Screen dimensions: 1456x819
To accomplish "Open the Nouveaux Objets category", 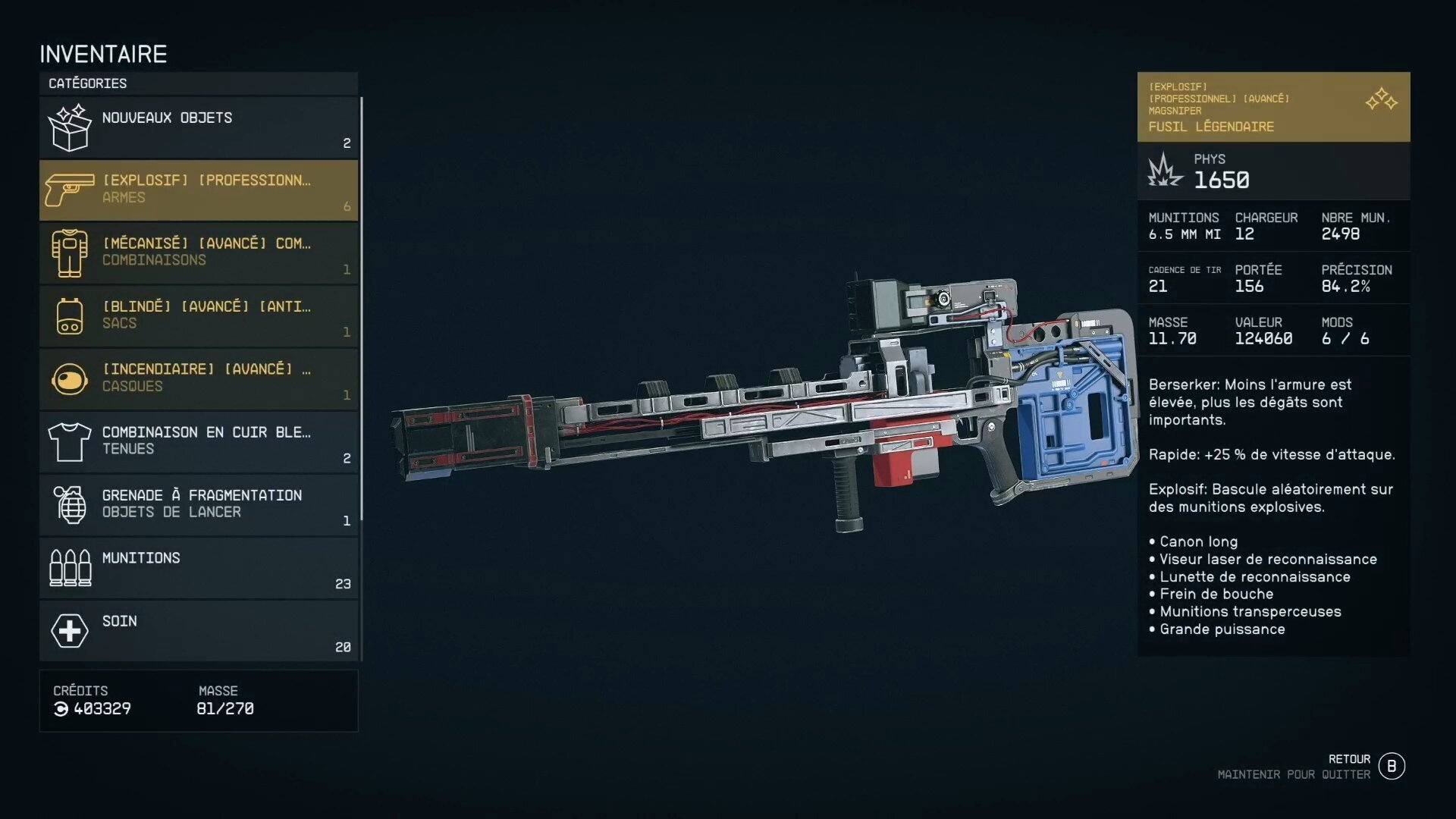I will pos(199,127).
